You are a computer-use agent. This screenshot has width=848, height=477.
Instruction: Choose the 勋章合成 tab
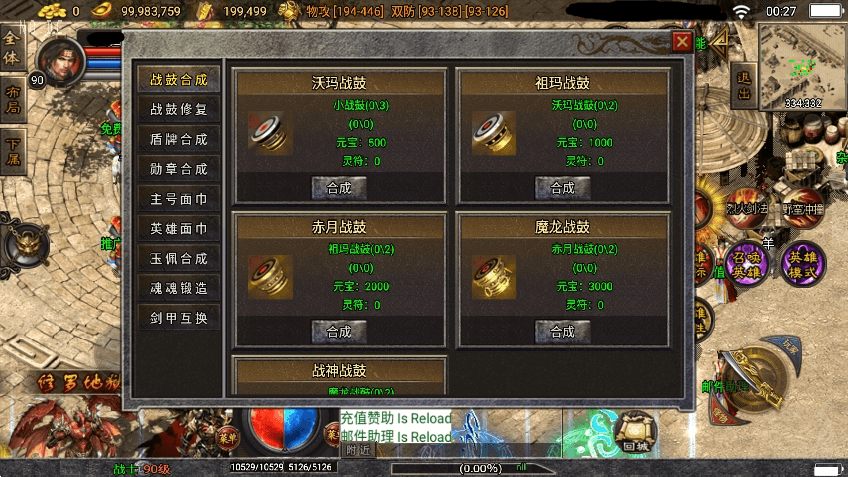coord(178,169)
